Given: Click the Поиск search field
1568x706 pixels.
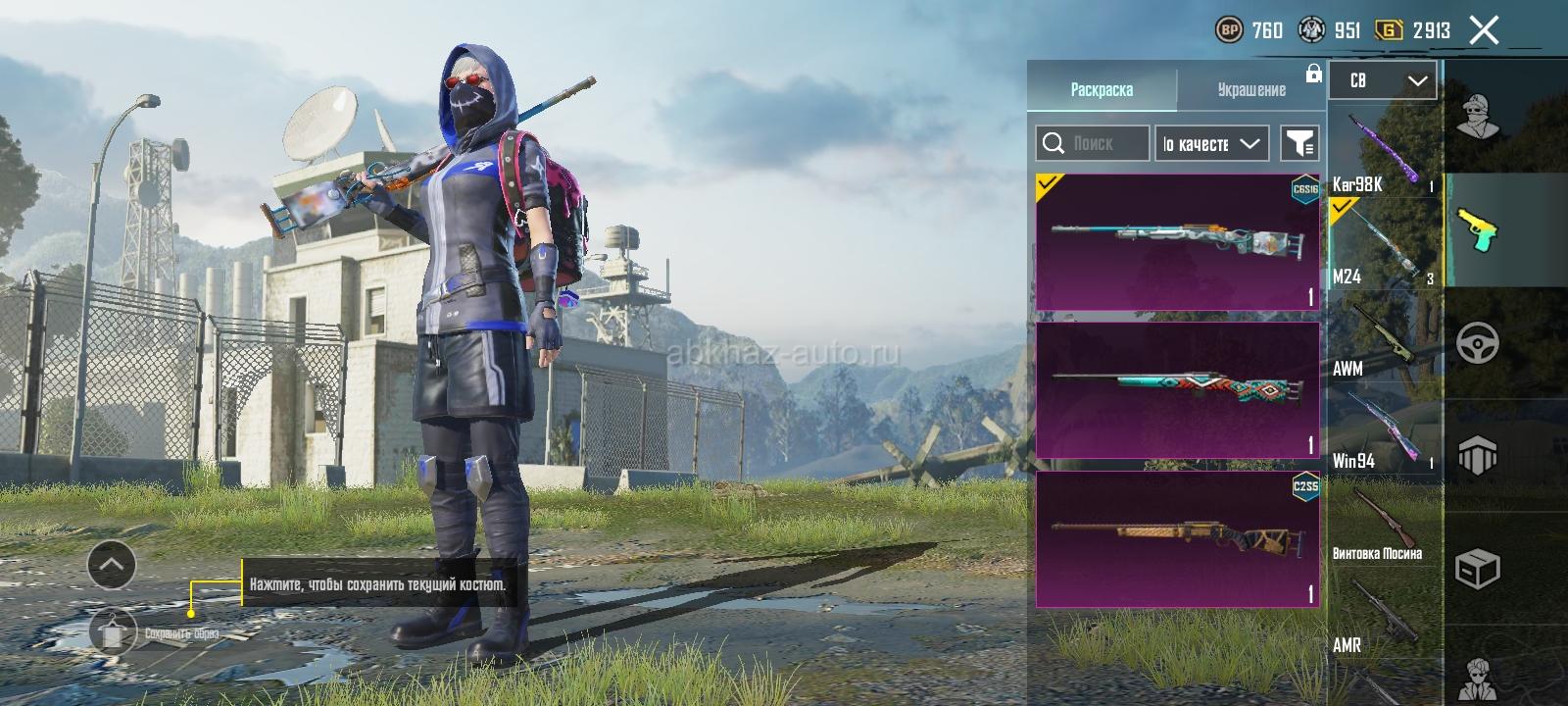Looking at the screenshot, I should [x=1093, y=143].
